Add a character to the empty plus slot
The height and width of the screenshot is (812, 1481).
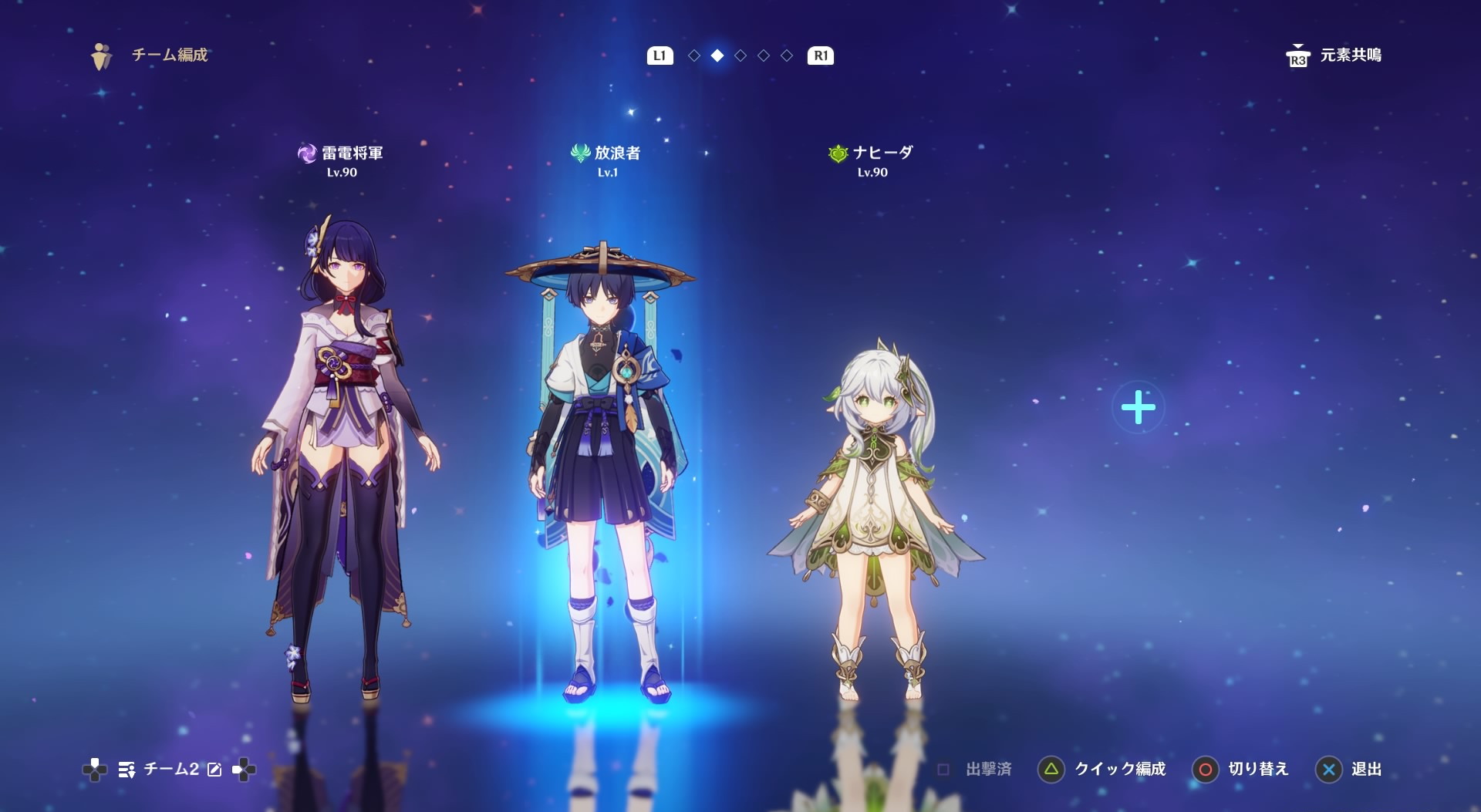point(1138,407)
